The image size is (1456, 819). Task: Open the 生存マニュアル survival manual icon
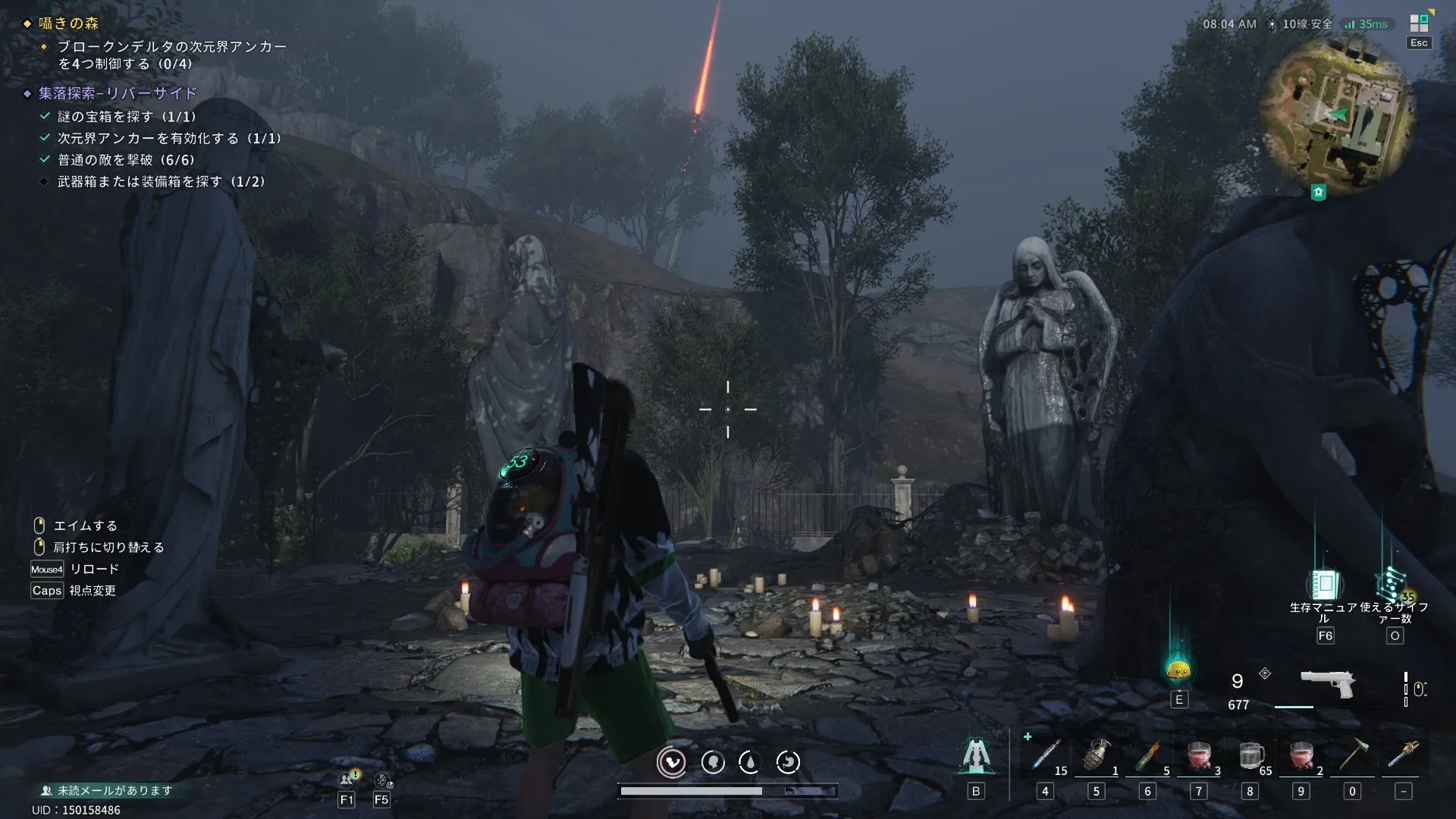click(1325, 585)
